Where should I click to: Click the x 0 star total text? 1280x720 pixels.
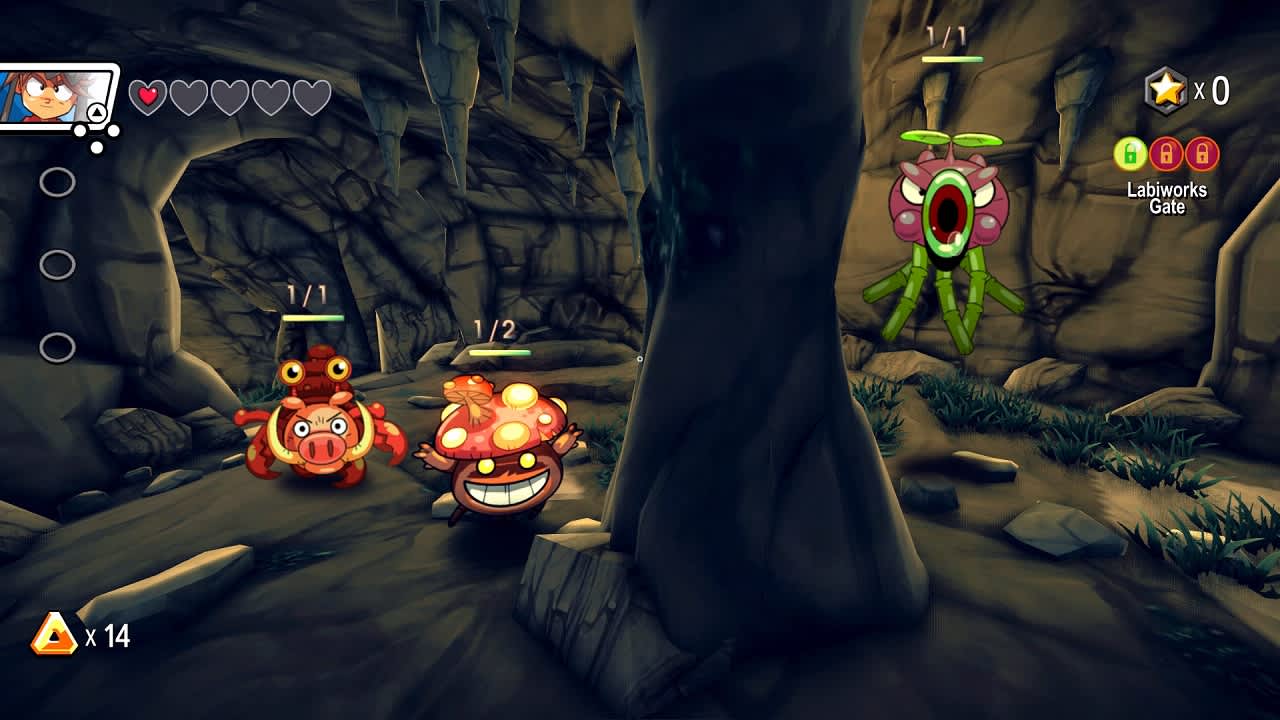[1212, 90]
